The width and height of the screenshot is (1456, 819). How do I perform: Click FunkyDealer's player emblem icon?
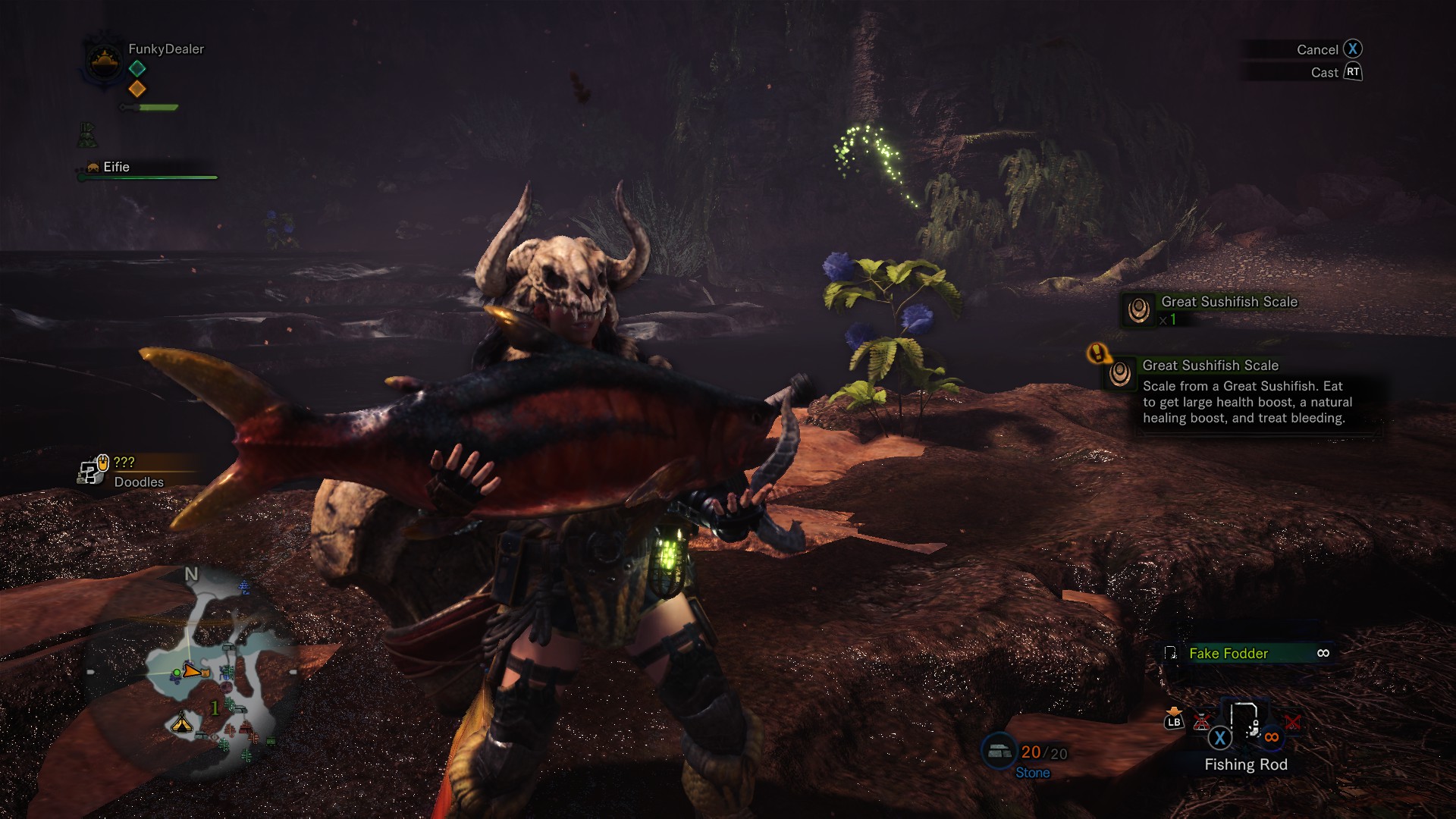click(x=104, y=60)
